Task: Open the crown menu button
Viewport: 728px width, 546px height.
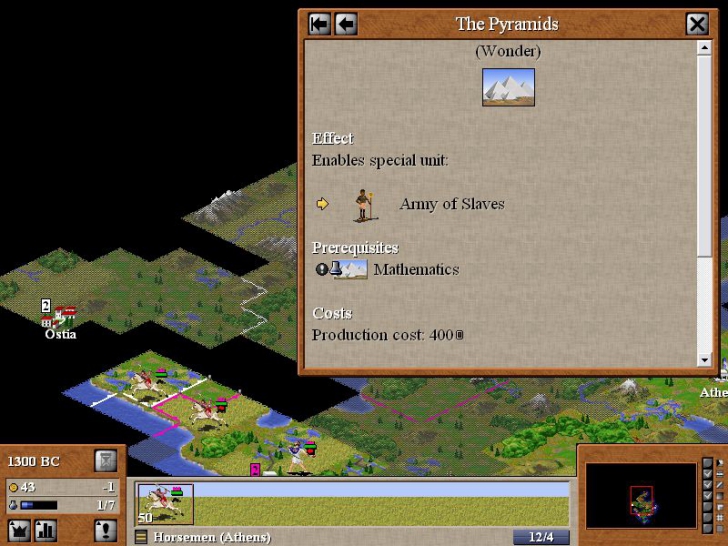Action: pos(19,530)
